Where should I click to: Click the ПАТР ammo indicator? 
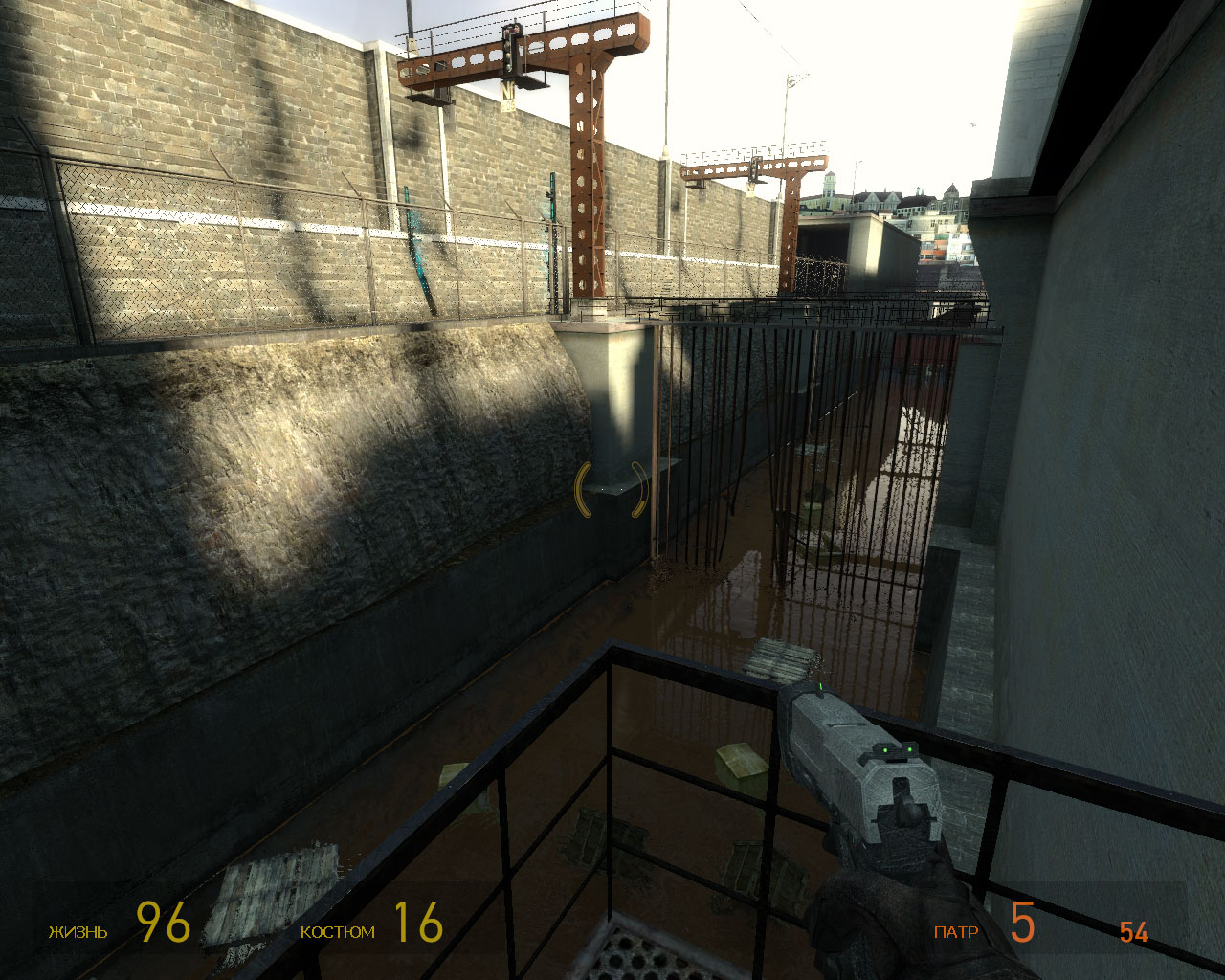pyautogui.click(x=955, y=929)
